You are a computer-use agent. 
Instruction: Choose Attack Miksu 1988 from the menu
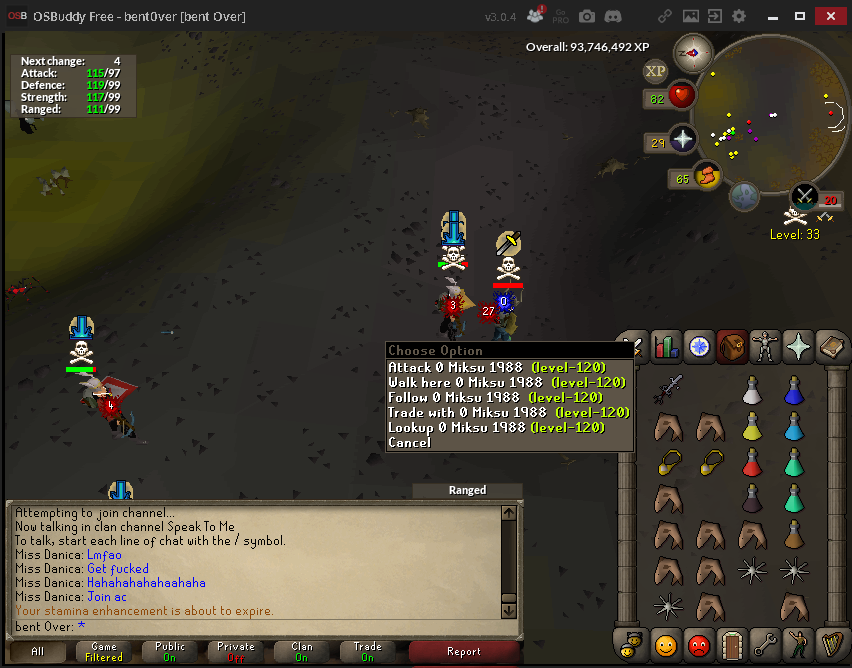pyautogui.click(x=496, y=368)
